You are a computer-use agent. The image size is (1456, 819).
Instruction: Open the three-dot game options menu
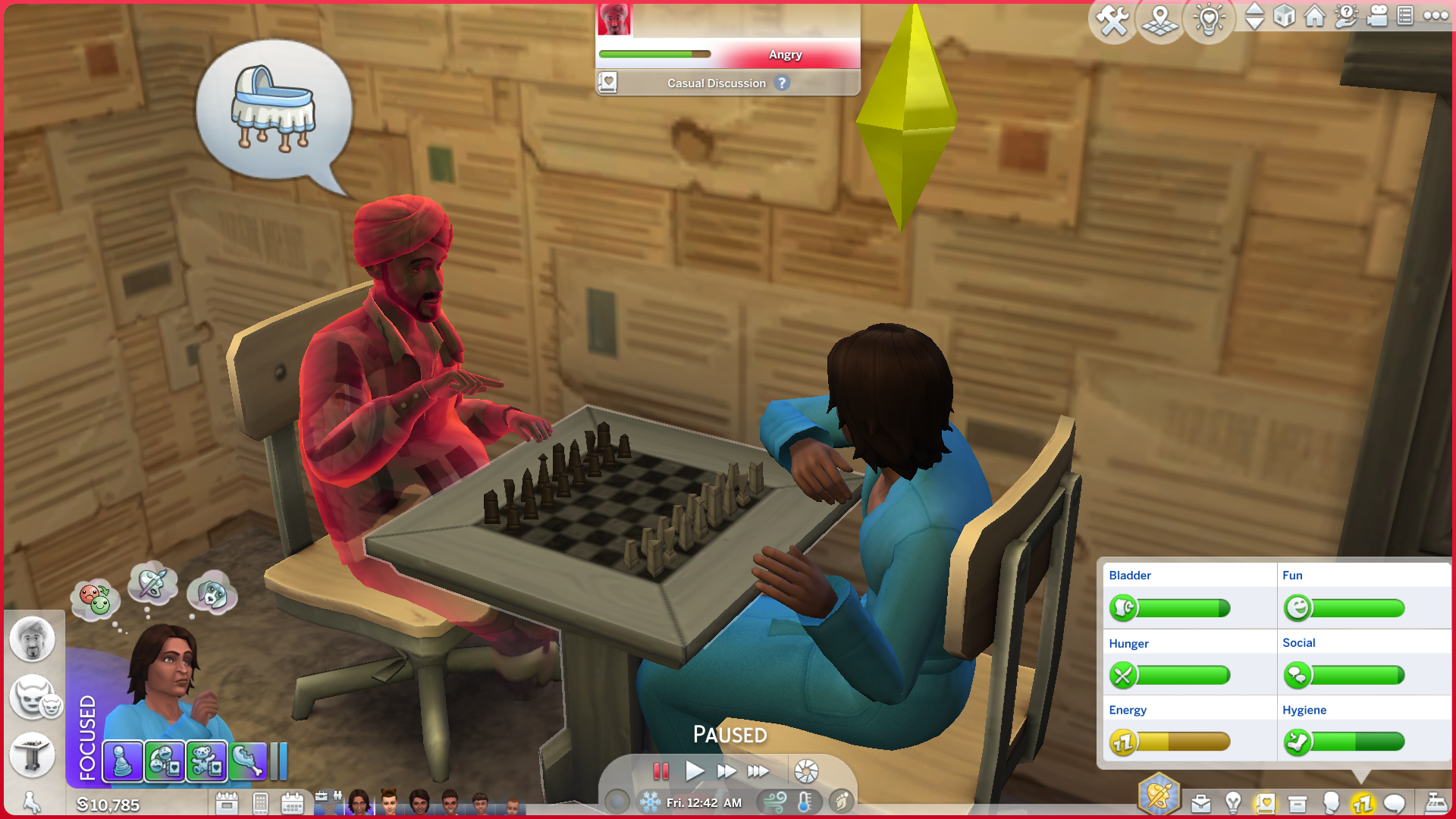click(x=1436, y=16)
